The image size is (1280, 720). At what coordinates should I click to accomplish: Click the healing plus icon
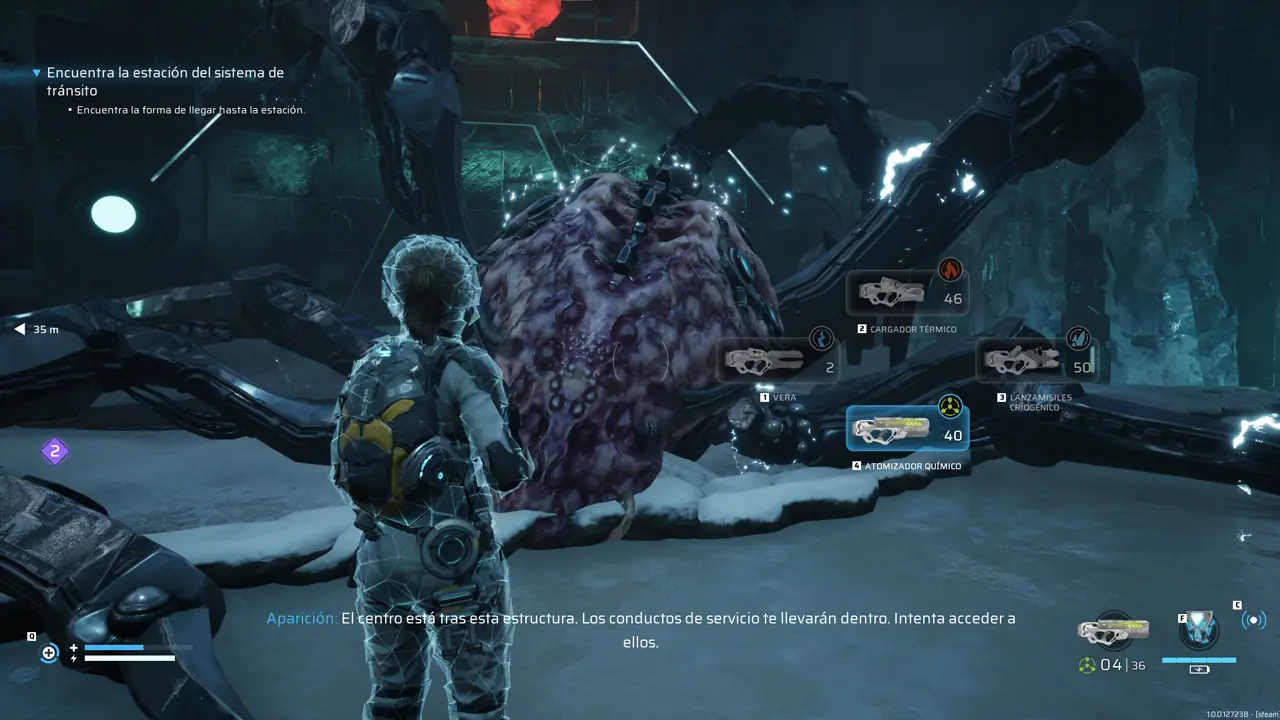[48, 653]
